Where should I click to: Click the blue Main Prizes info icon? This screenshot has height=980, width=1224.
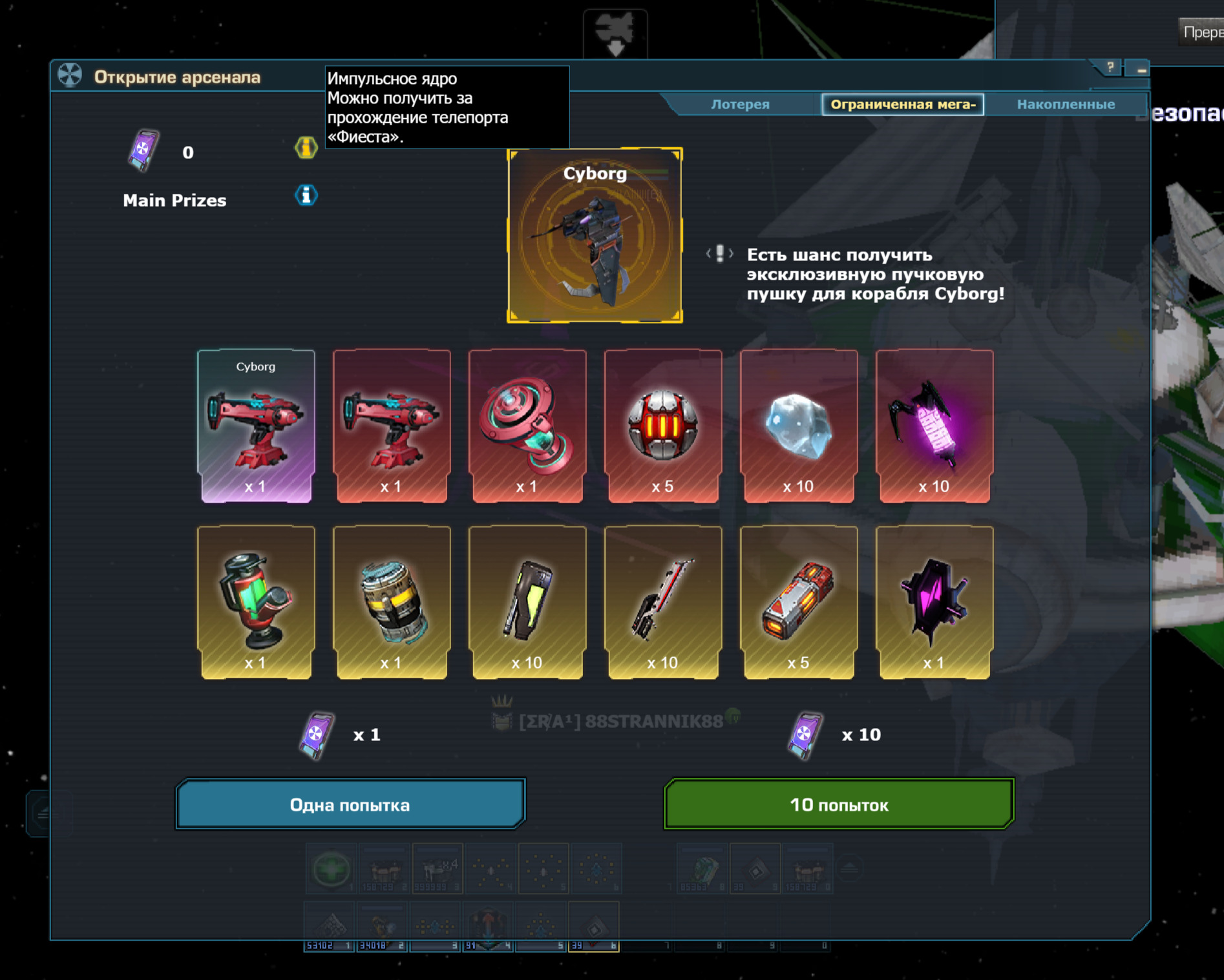coord(306,195)
